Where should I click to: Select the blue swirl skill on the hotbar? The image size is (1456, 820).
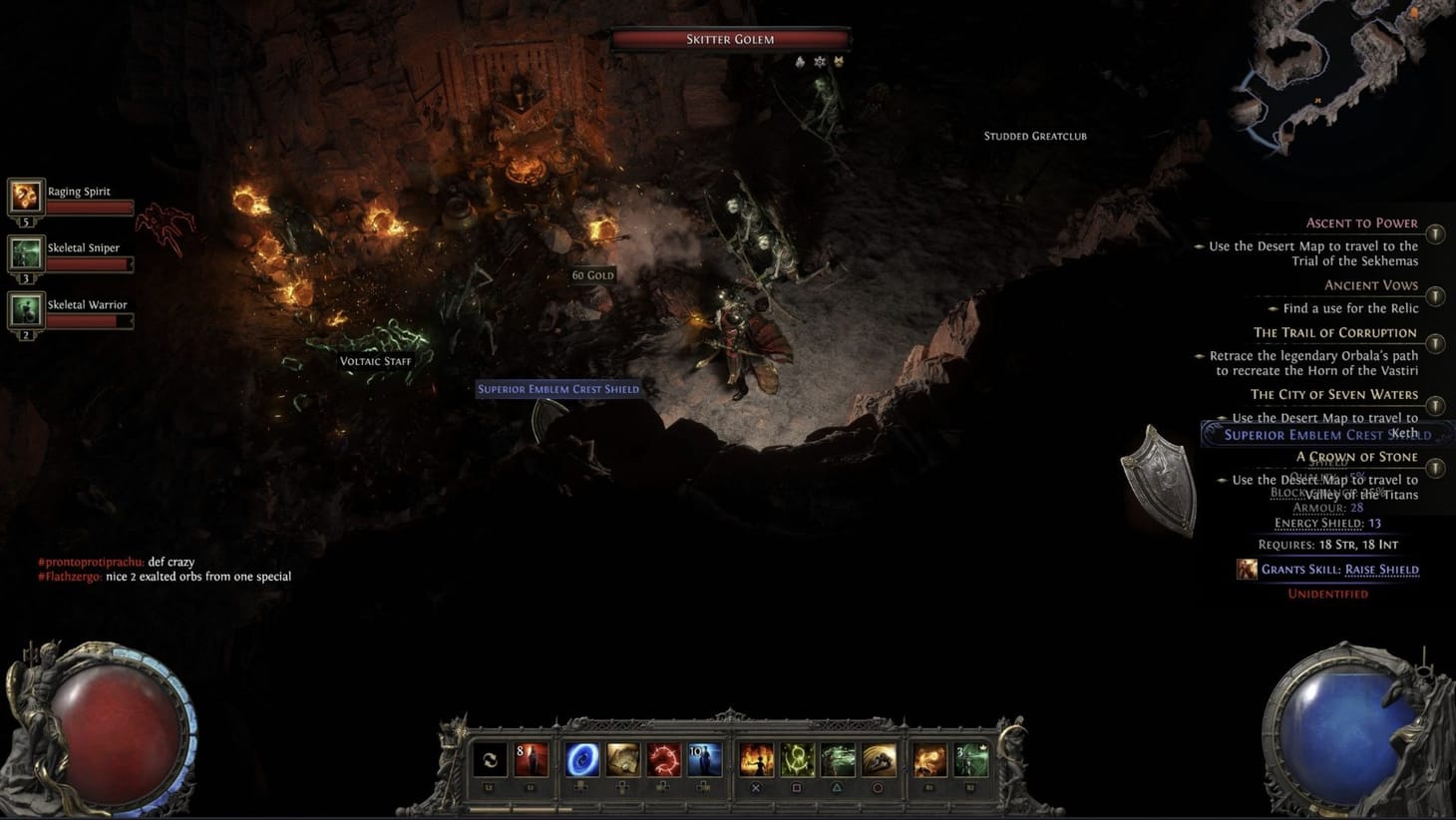[x=582, y=761]
